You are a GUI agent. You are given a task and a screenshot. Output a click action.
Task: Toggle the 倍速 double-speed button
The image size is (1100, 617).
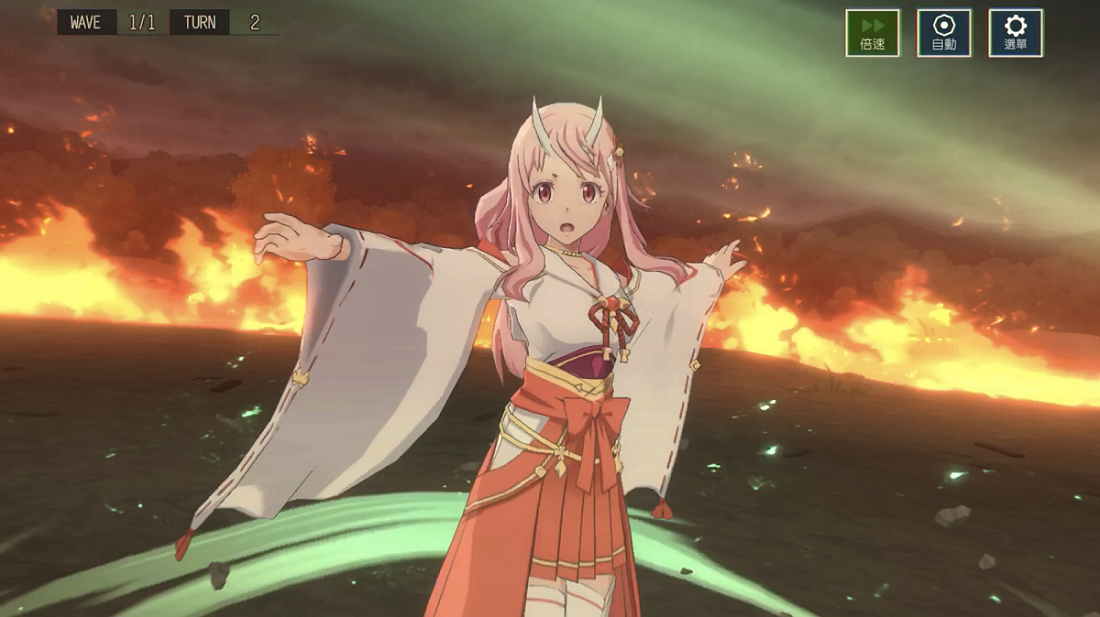click(x=872, y=33)
